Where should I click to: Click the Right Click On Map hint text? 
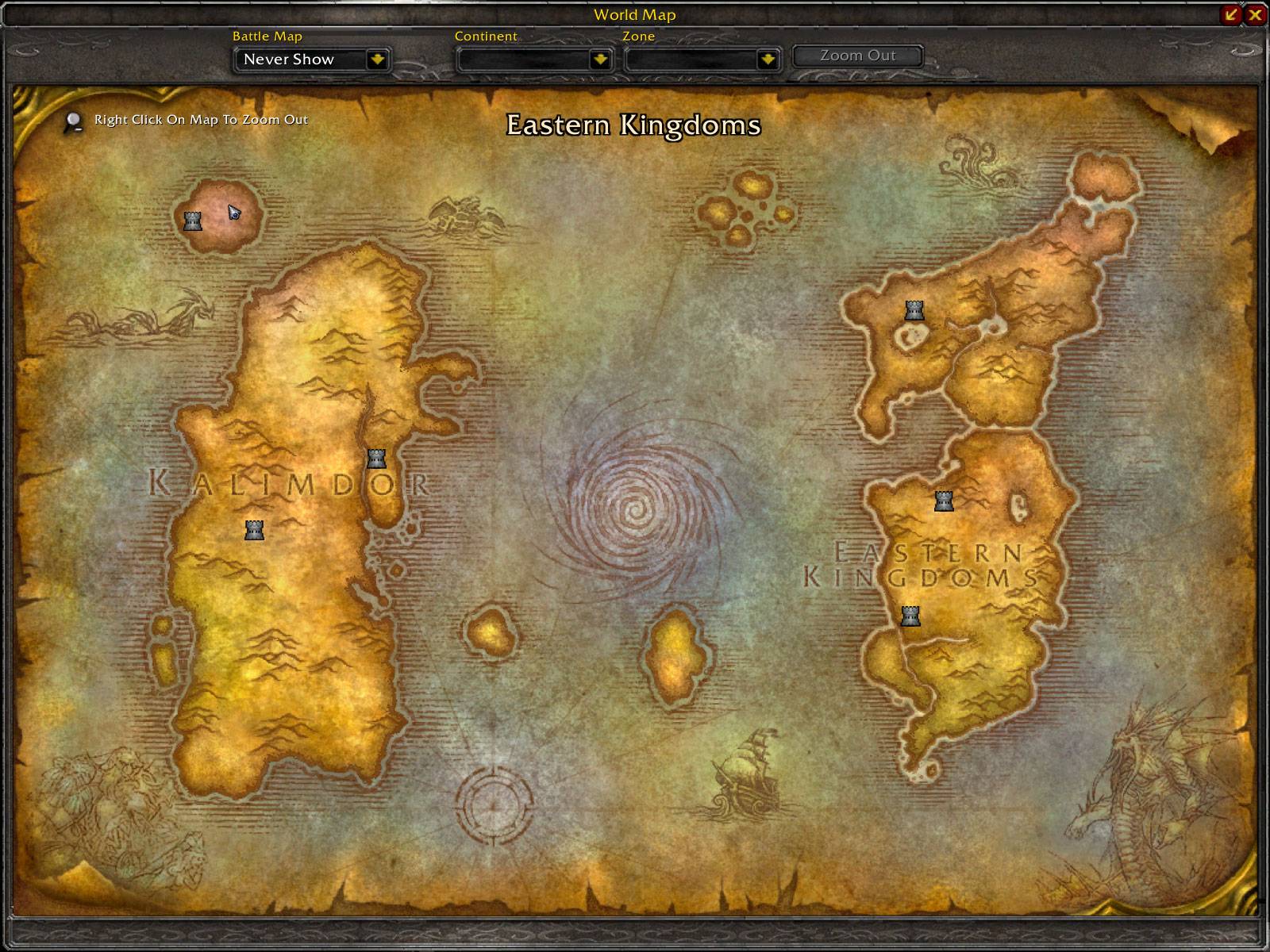199,119
